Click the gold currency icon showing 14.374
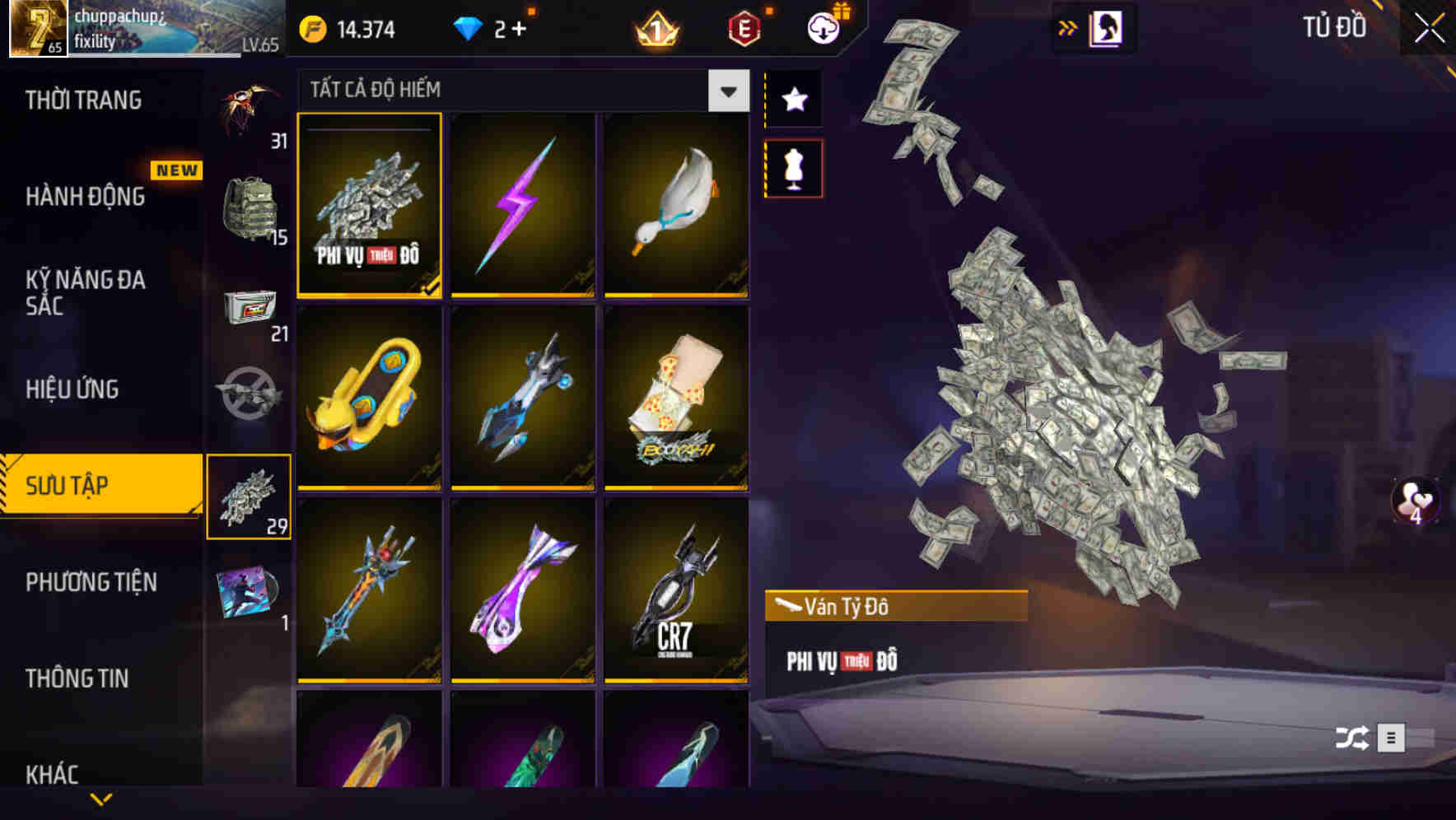The width and height of the screenshot is (1456, 820). tap(311, 27)
